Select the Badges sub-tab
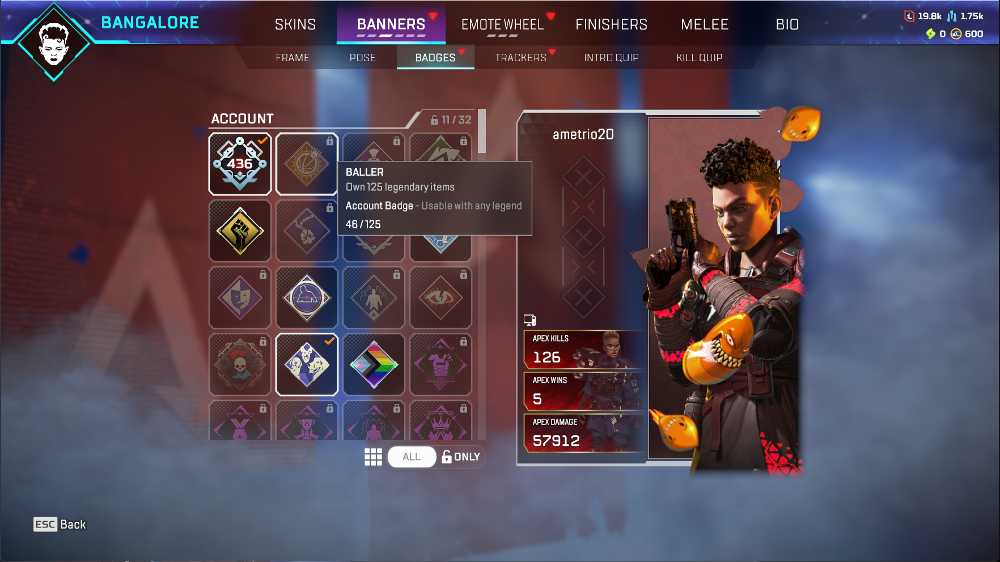The height and width of the screenshot is (562, 1000). (x=435, y=58)
